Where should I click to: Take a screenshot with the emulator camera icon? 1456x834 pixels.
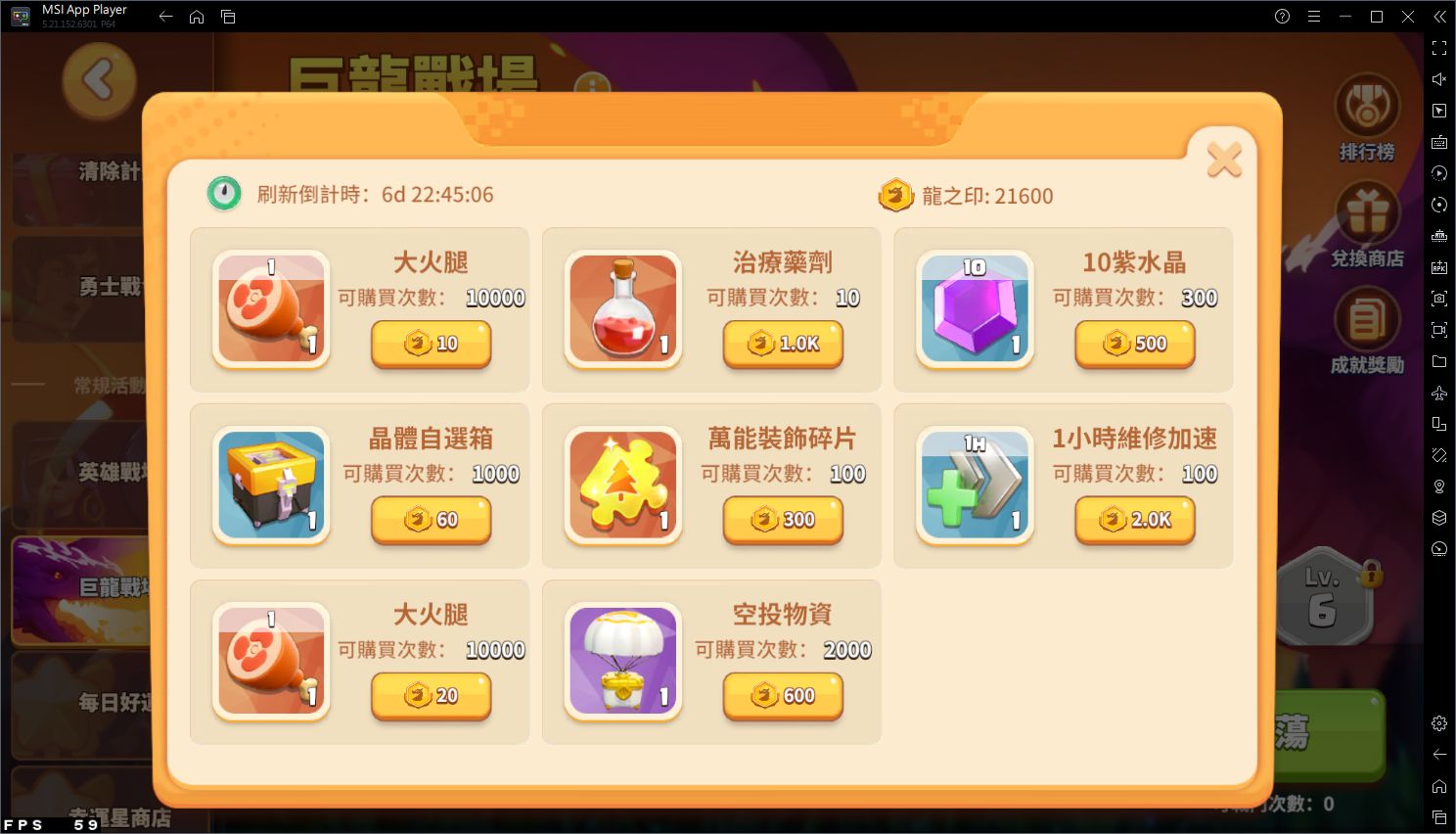pyautogui.click(x=1439, y=300)
